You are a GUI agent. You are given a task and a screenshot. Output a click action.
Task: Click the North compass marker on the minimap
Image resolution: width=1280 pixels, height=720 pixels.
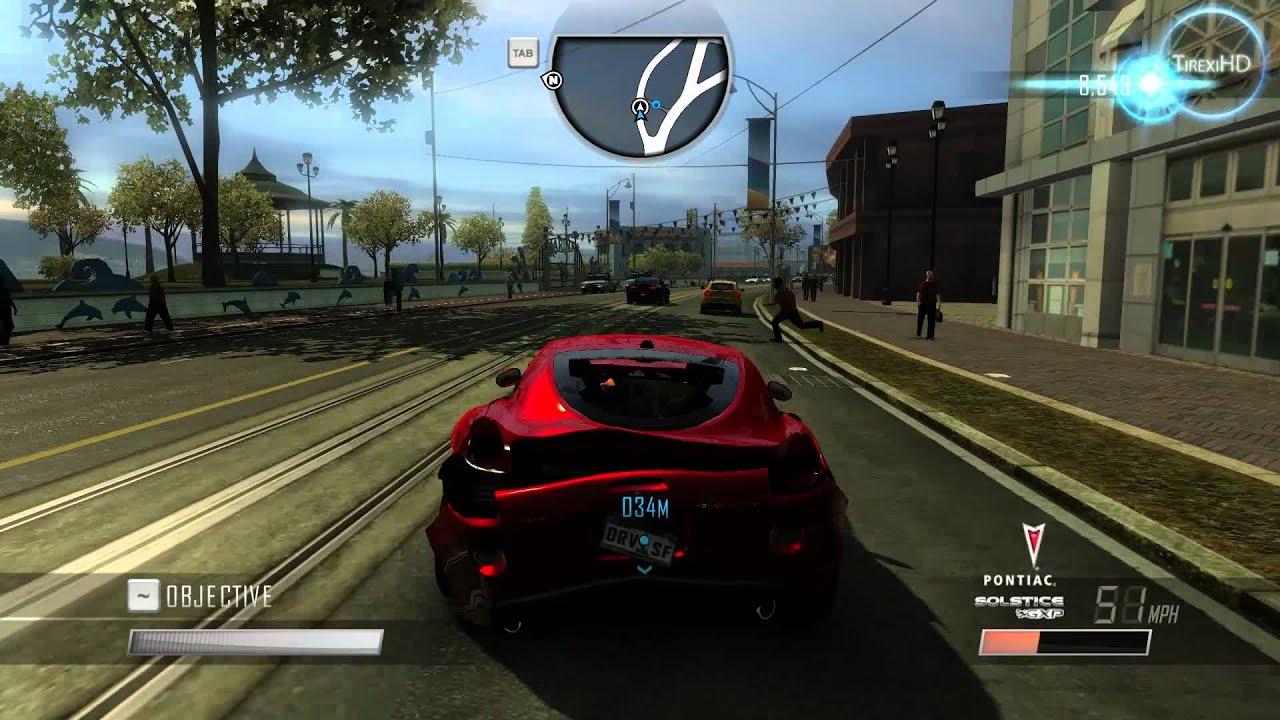click(x=554, y=80)
